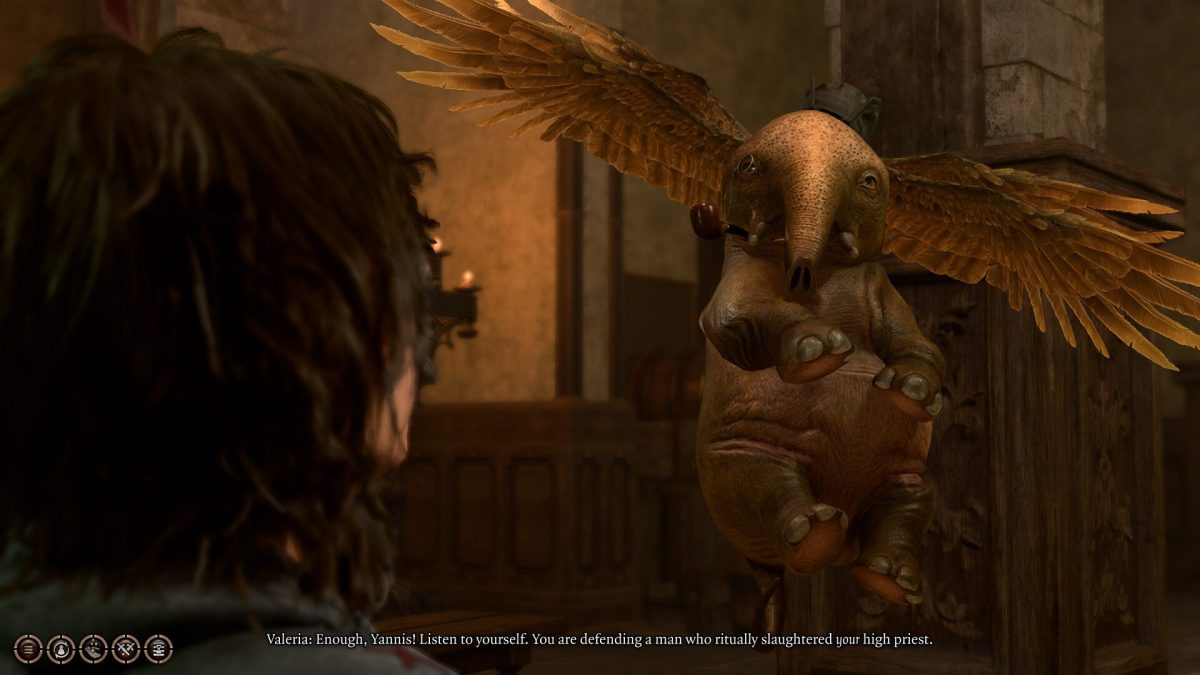The height and width of the screenshot is (675, 1200).
Task: Activate the crossed swords icon
Action: 126,648
